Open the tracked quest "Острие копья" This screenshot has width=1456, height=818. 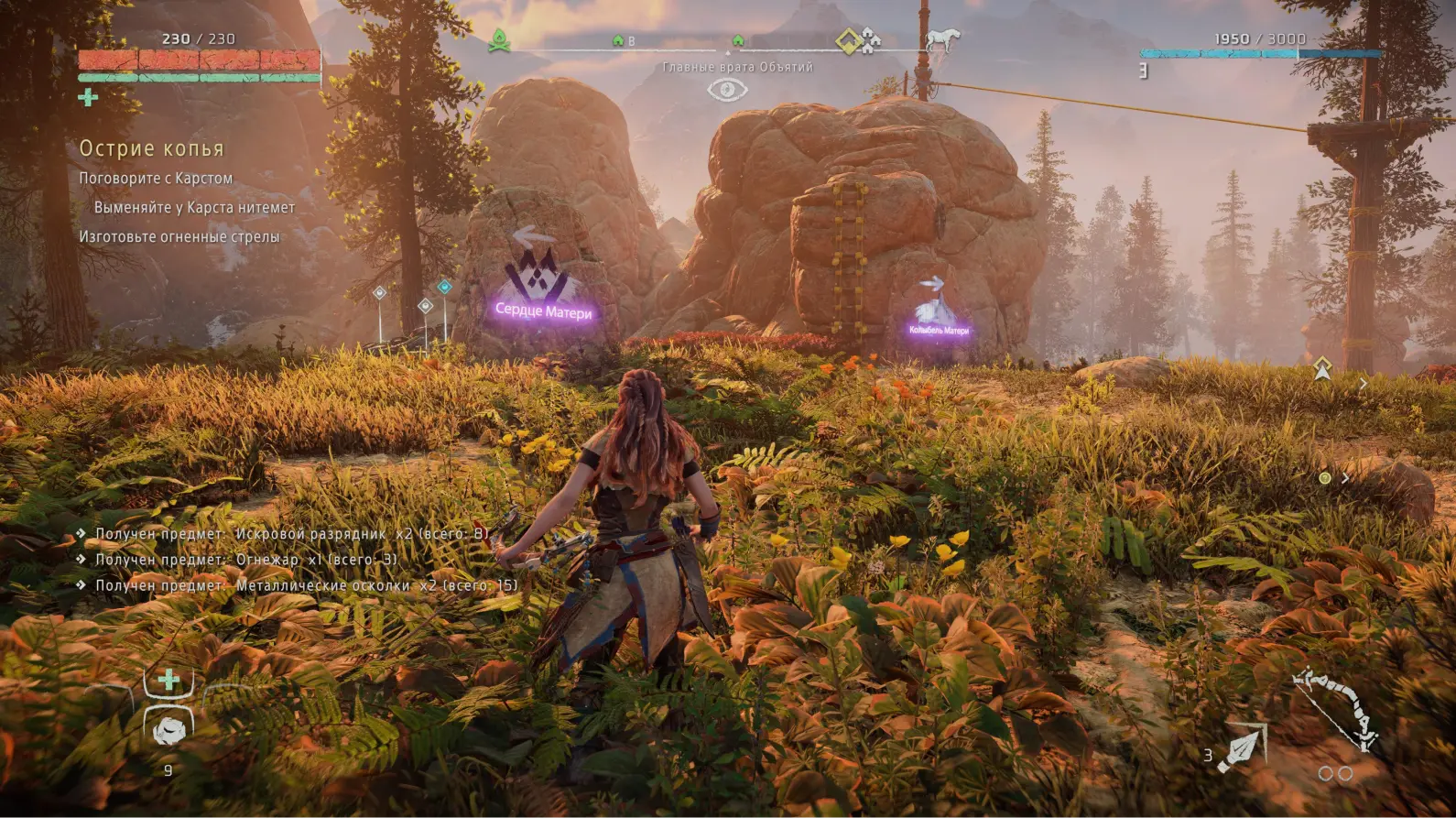[151, 148]
